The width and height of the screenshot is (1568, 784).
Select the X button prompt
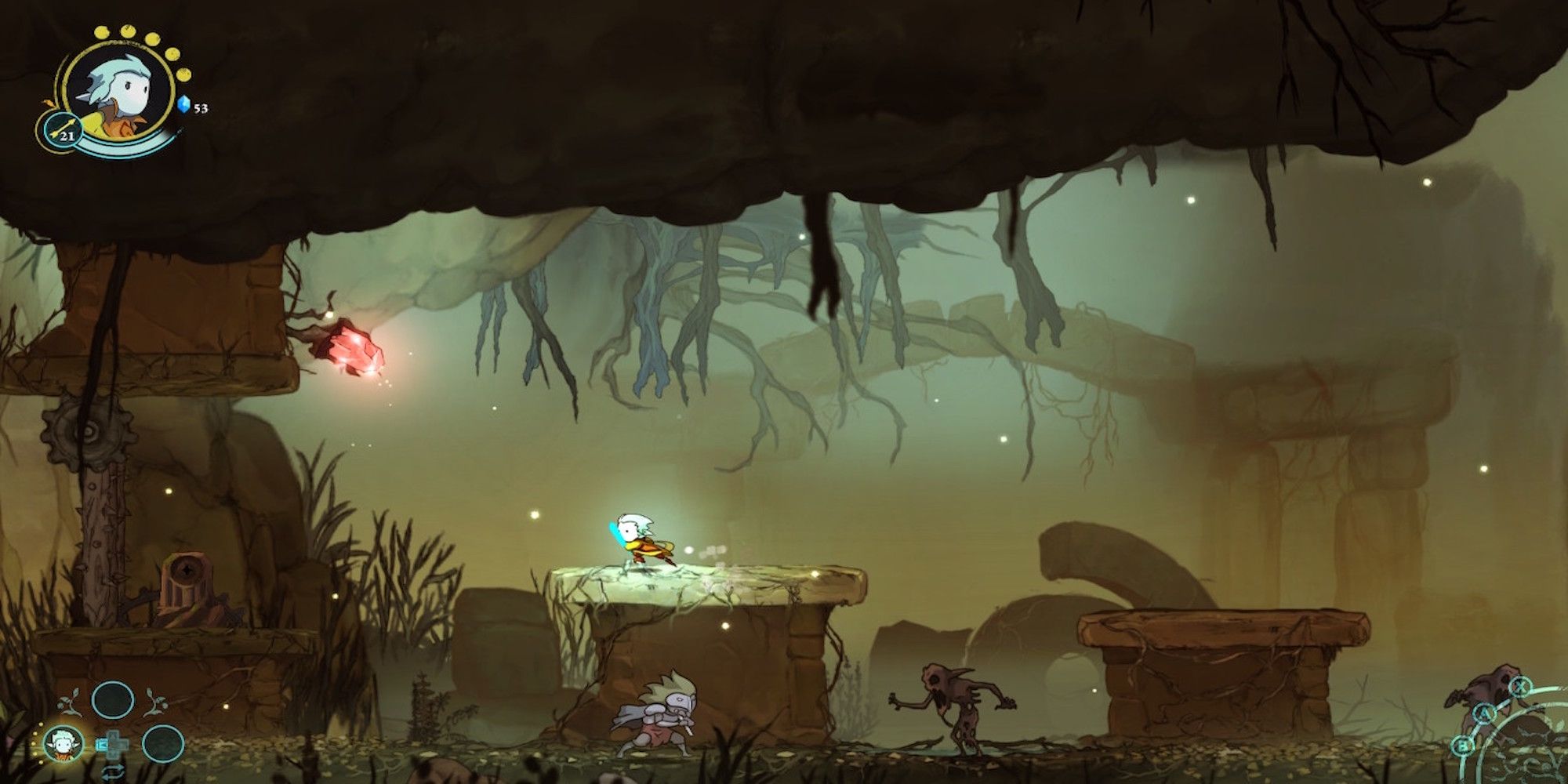(1519, 687)
